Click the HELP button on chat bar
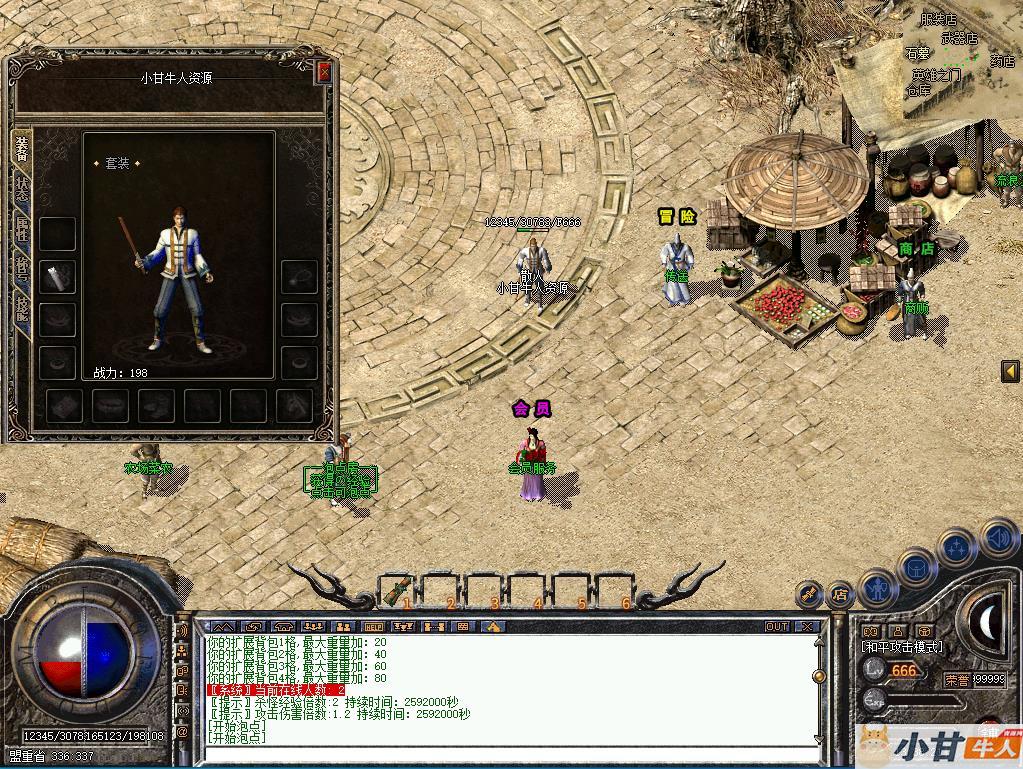 point(373,627)
